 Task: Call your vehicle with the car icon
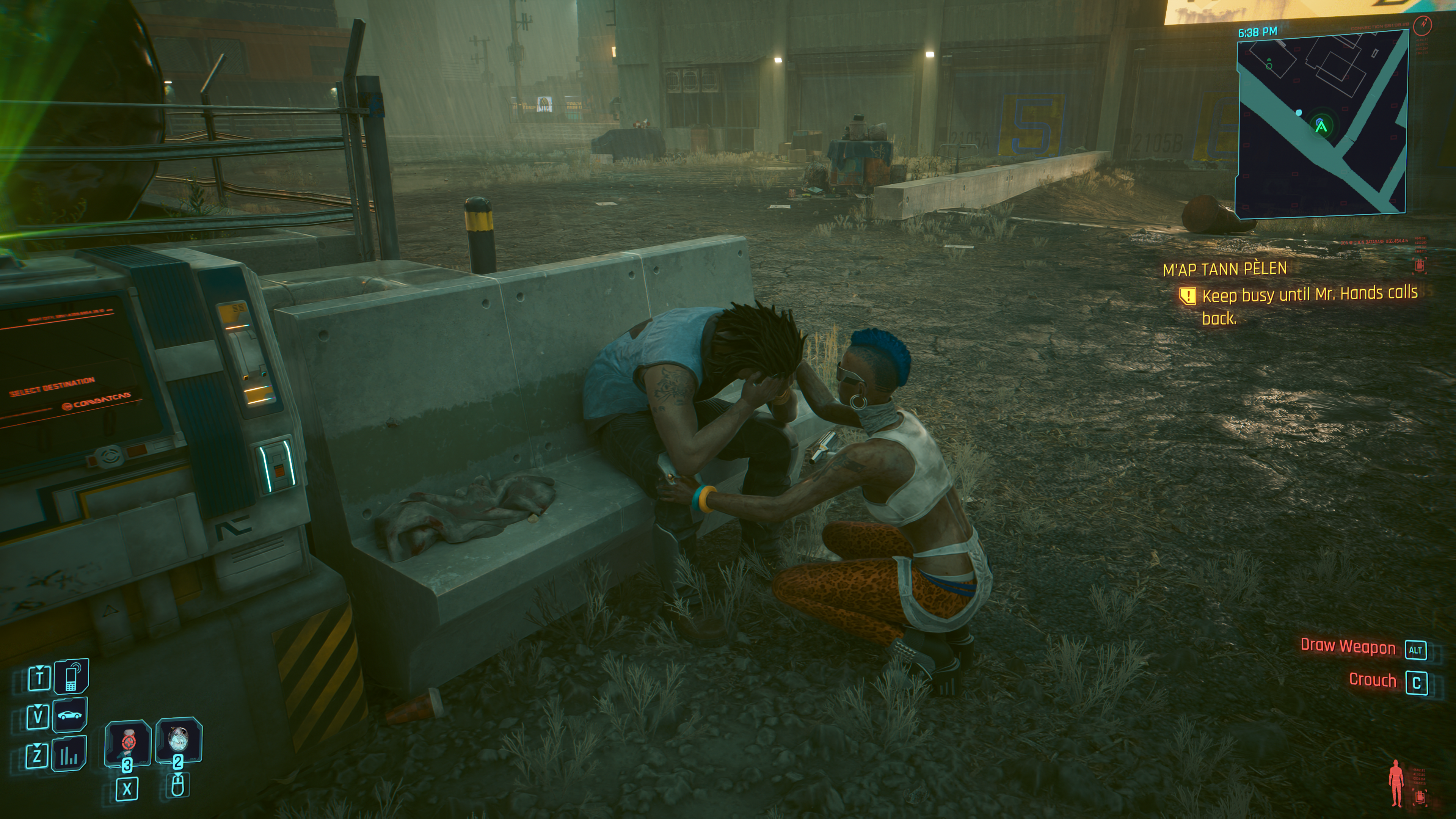coord(69,715)
